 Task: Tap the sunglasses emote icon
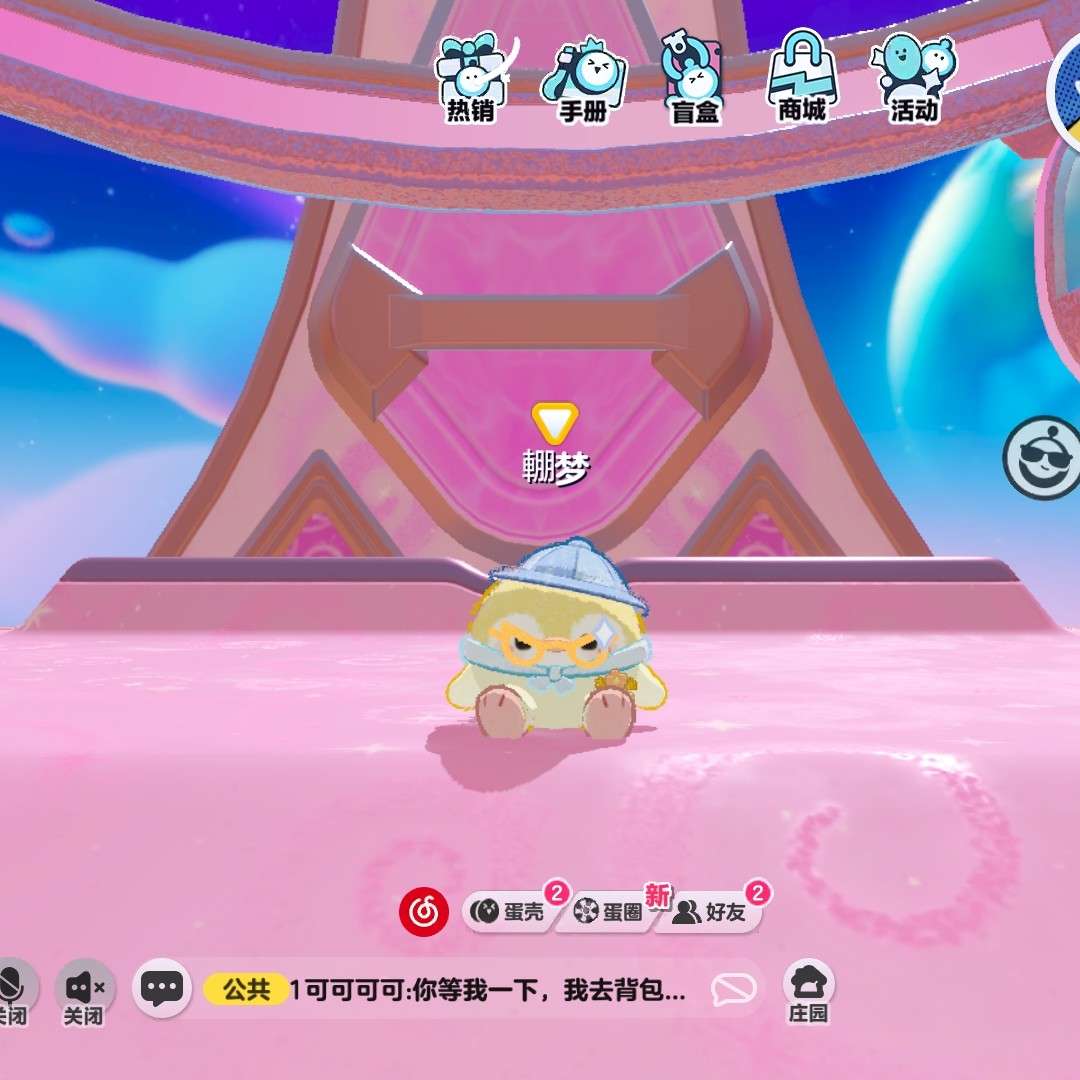1042,459
